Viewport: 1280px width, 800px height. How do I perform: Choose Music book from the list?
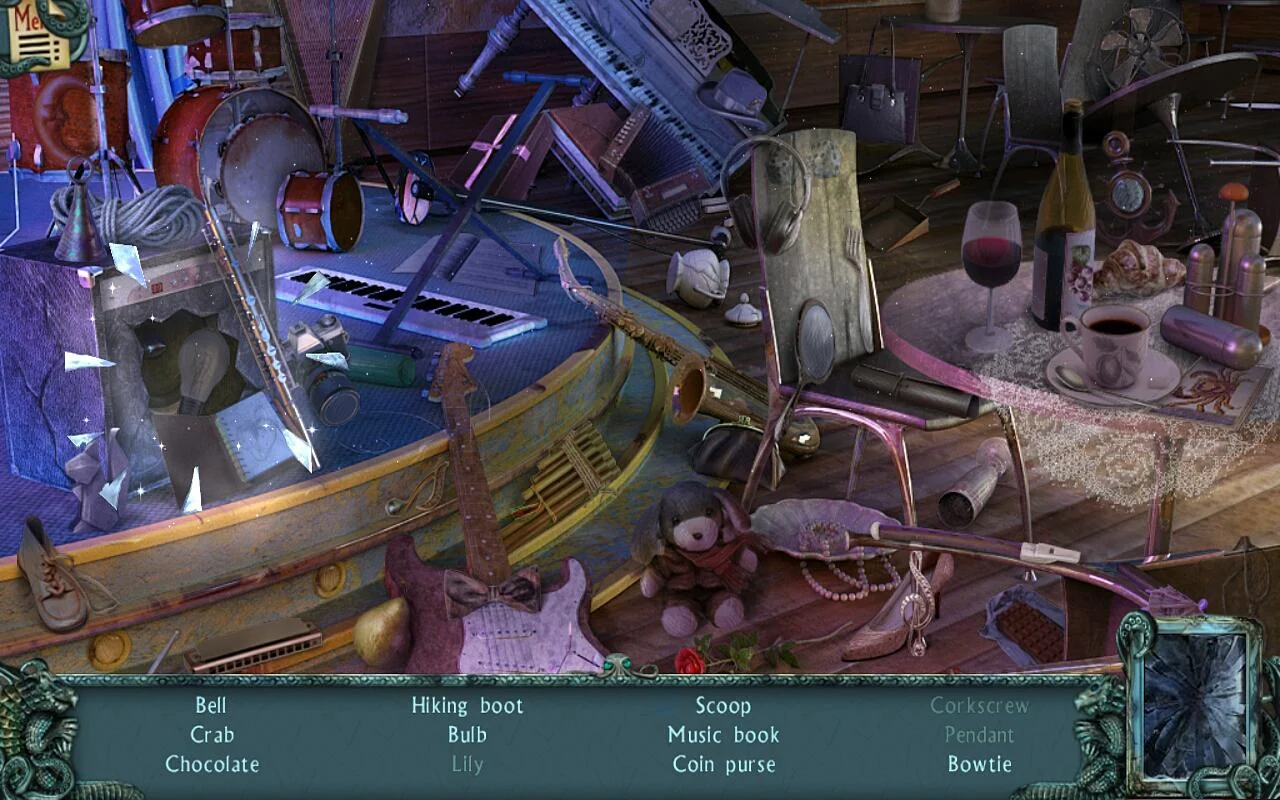pyautogui.click(x=723, y=735)
